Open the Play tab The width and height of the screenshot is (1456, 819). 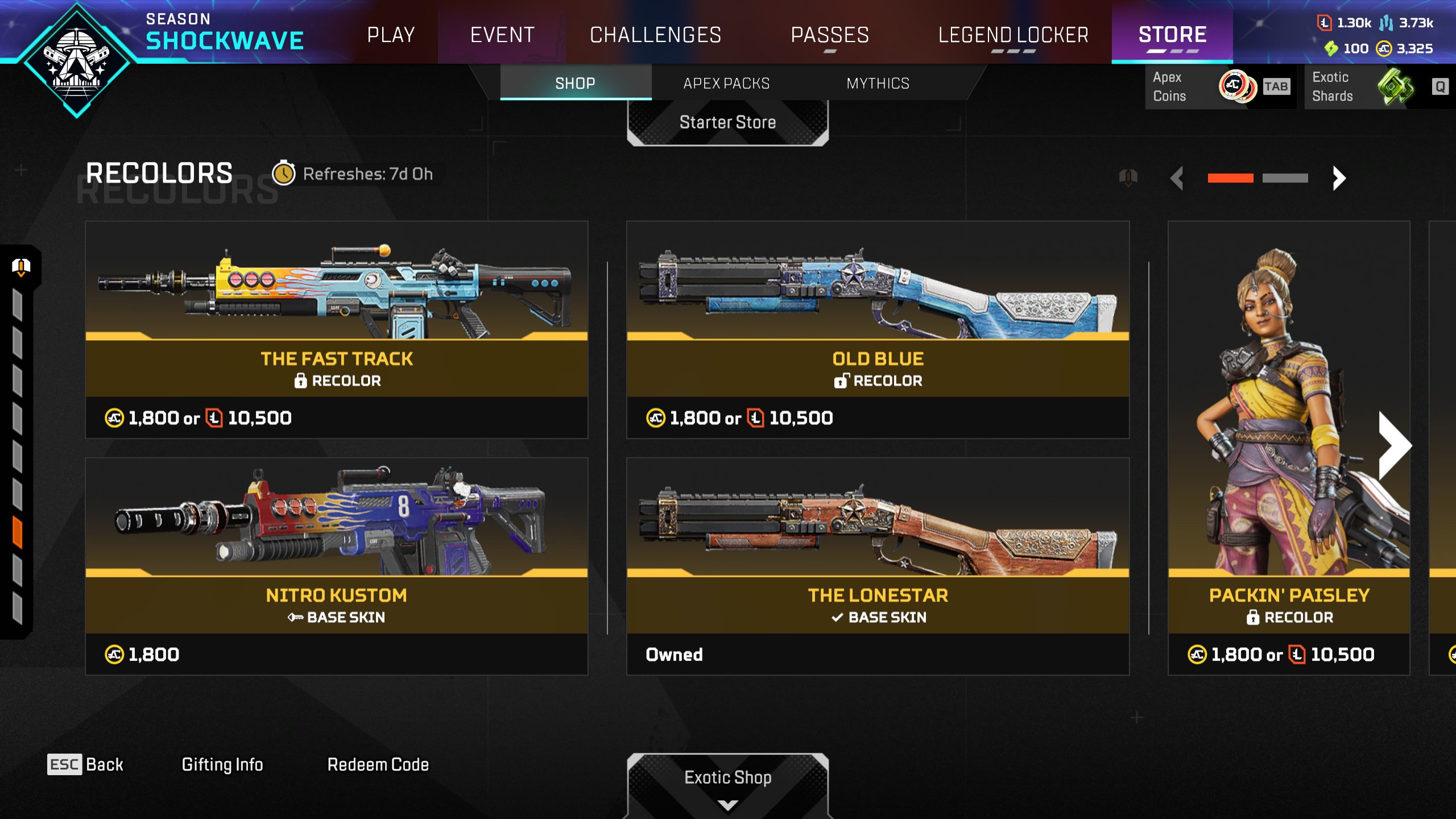tap(391, 35)
